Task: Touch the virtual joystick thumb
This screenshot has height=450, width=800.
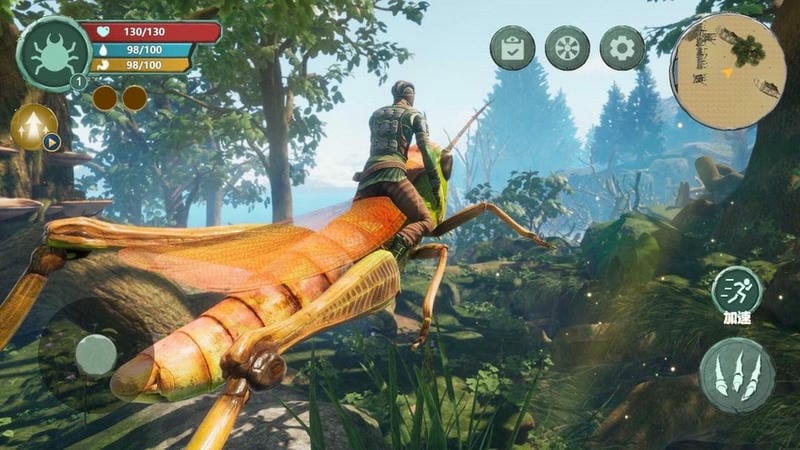Action: tap(96, 354)
